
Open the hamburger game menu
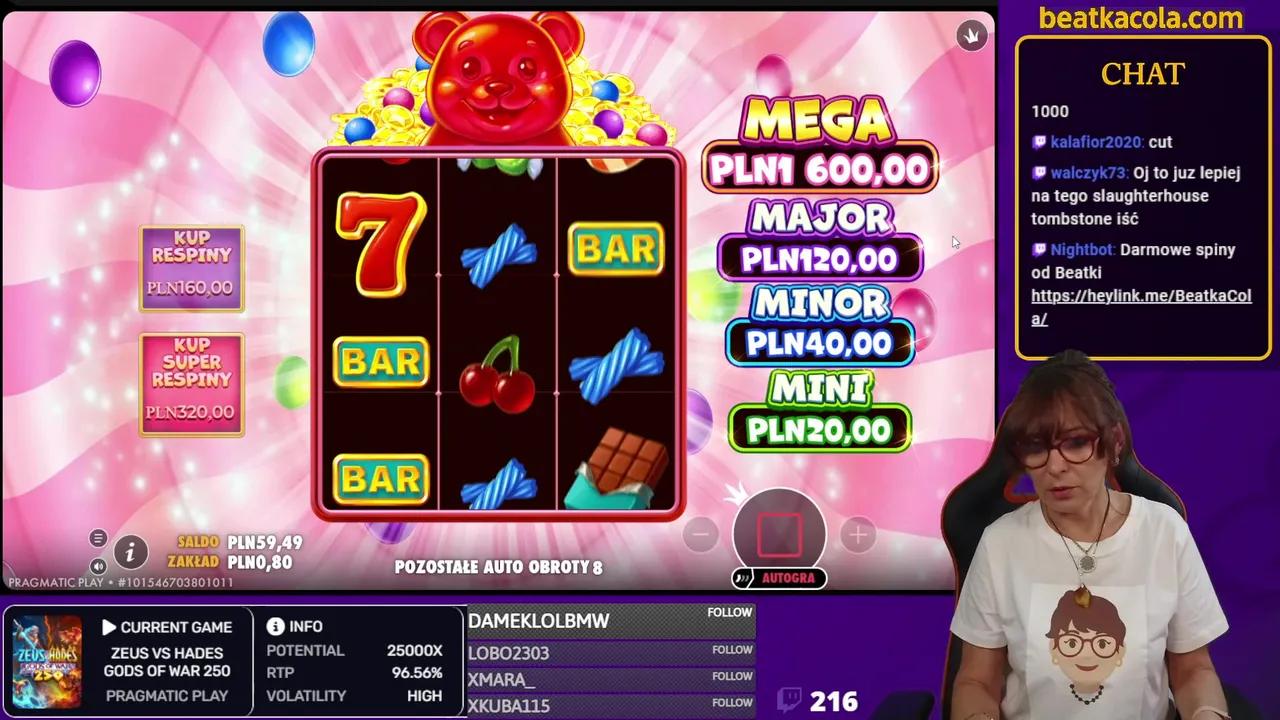98,538
